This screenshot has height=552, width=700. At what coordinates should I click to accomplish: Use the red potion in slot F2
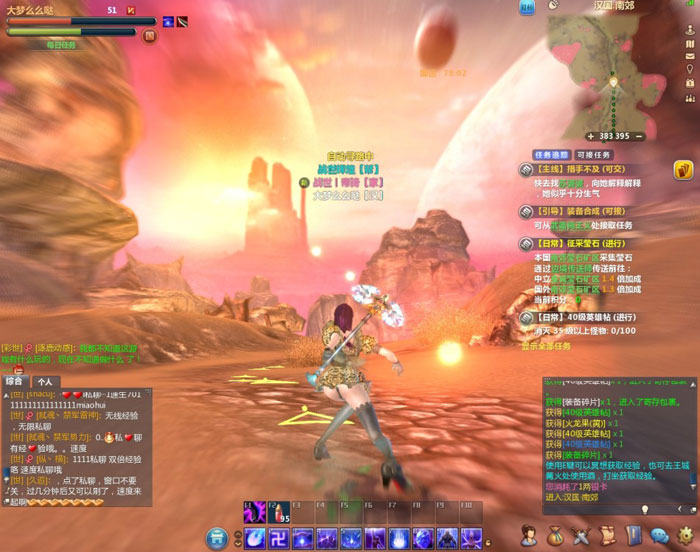click(278, 513)
